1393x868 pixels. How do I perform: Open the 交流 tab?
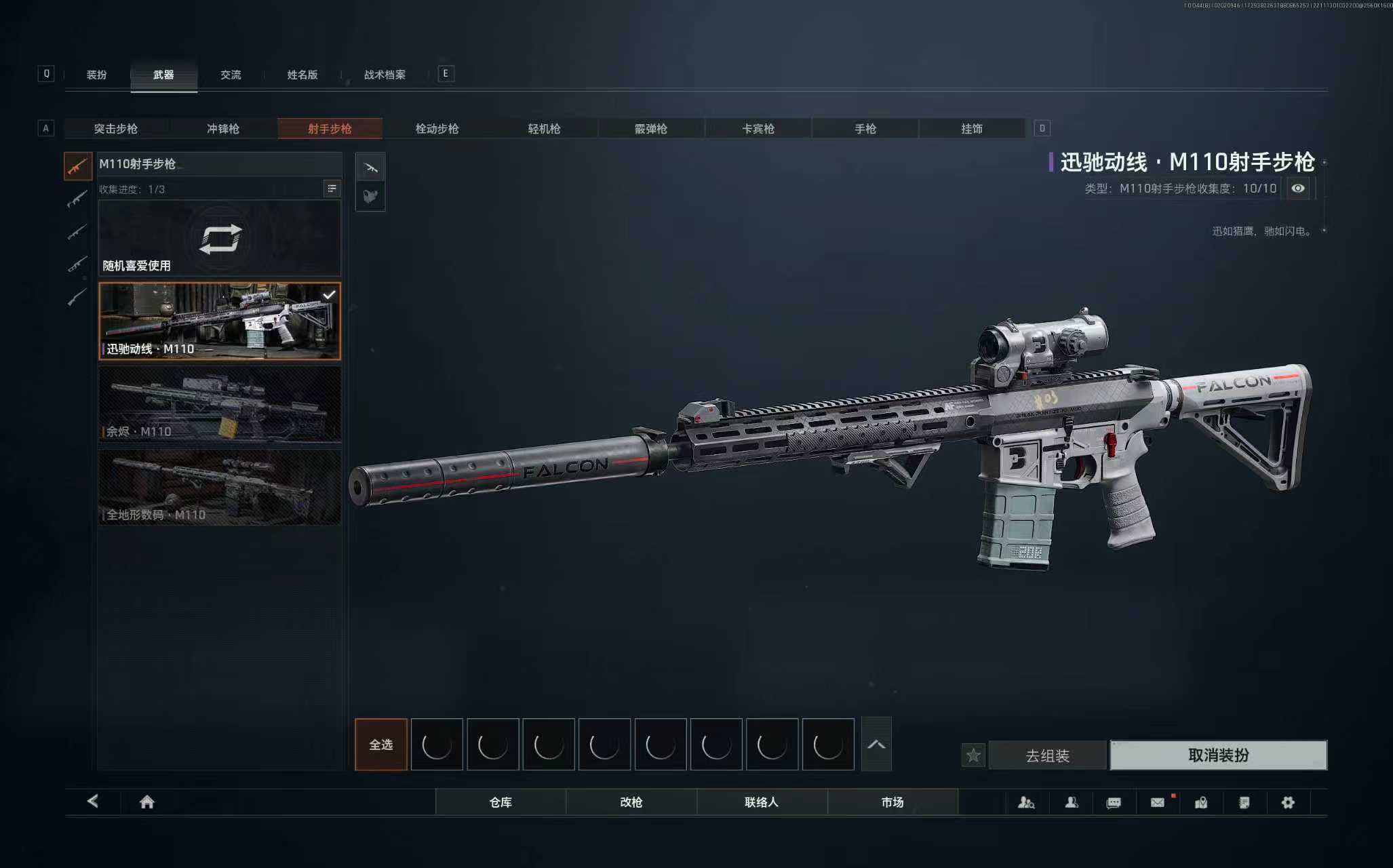tap(231, 75)
